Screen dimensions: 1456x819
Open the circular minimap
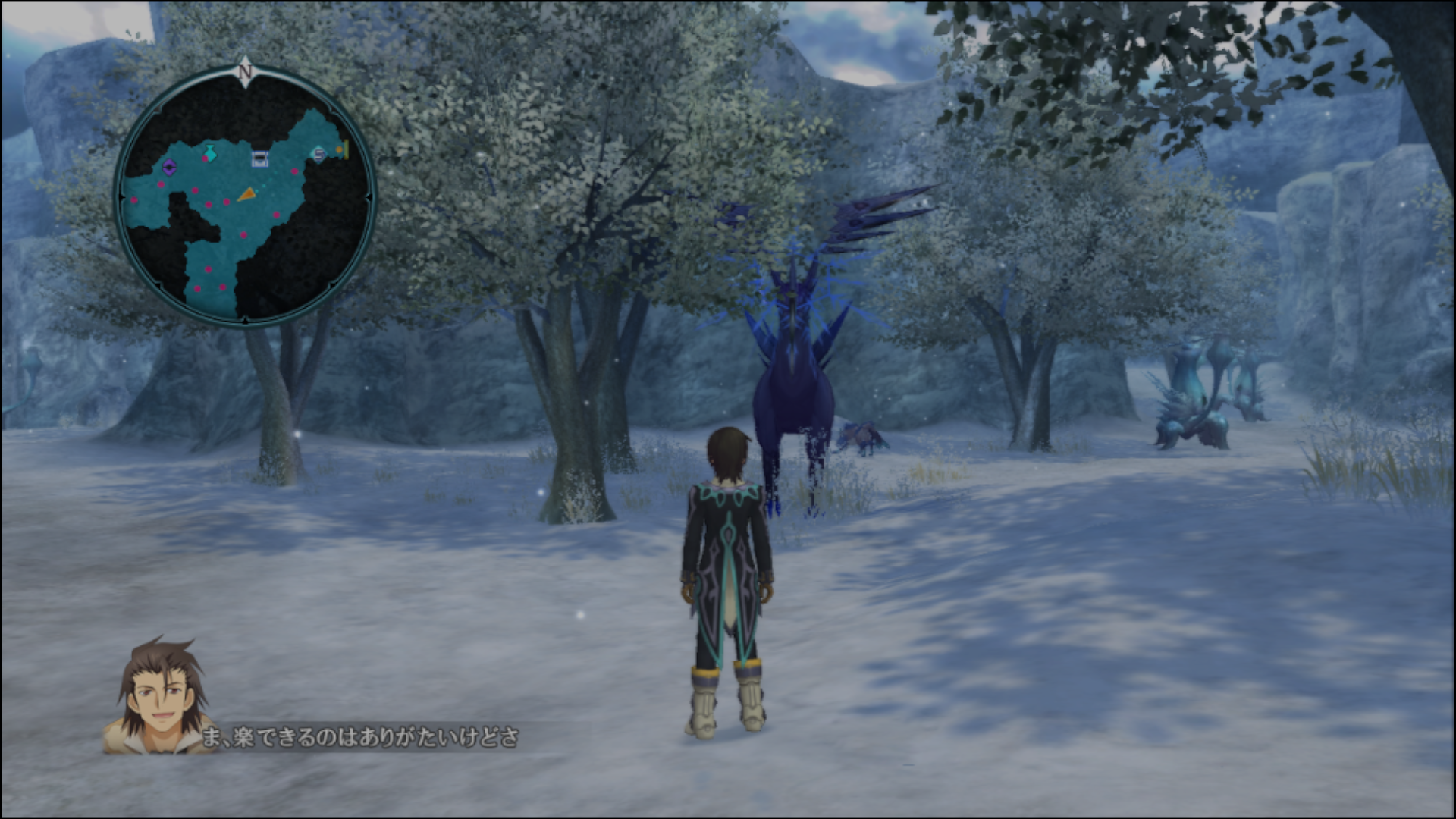(x=245, y=197)
